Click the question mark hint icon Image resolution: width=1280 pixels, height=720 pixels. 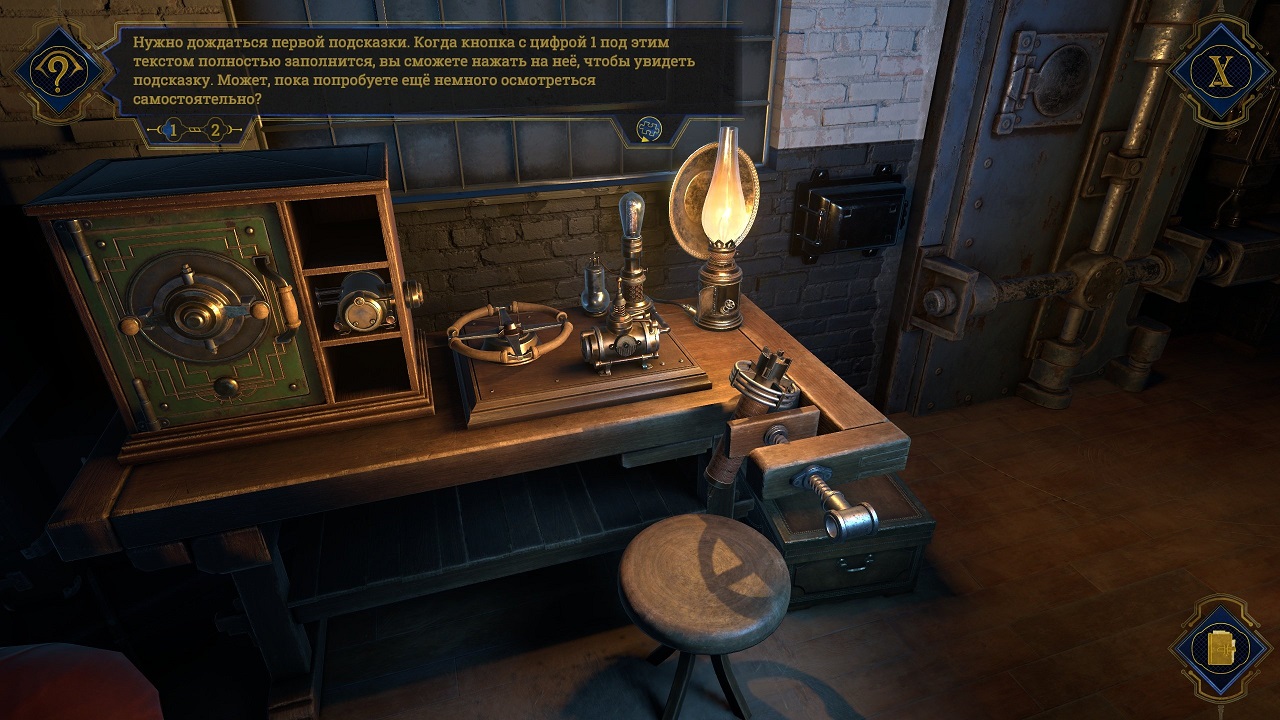pos(59,71)
